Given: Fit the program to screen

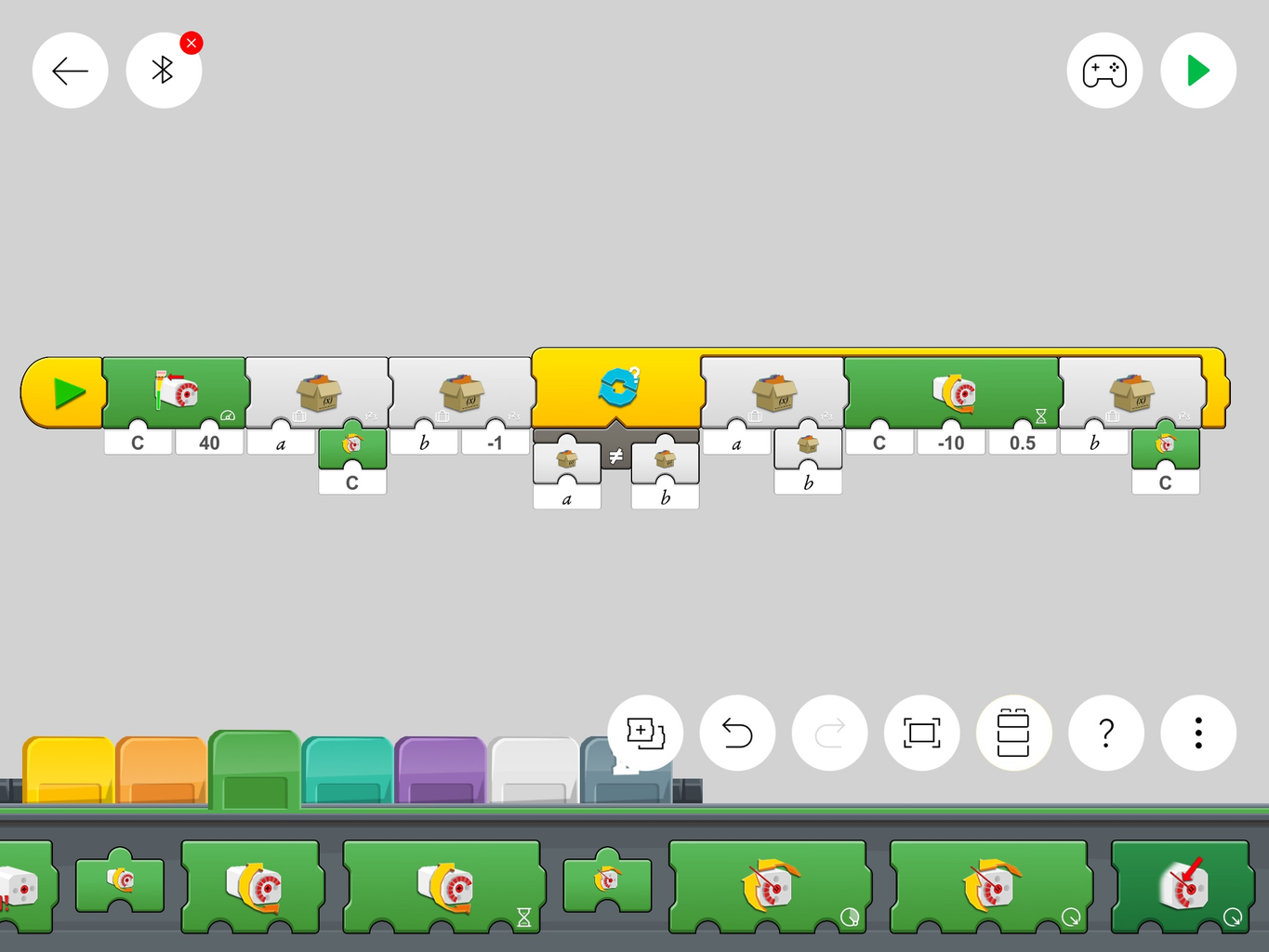Looking at the screenshot, I should [921, 734].
